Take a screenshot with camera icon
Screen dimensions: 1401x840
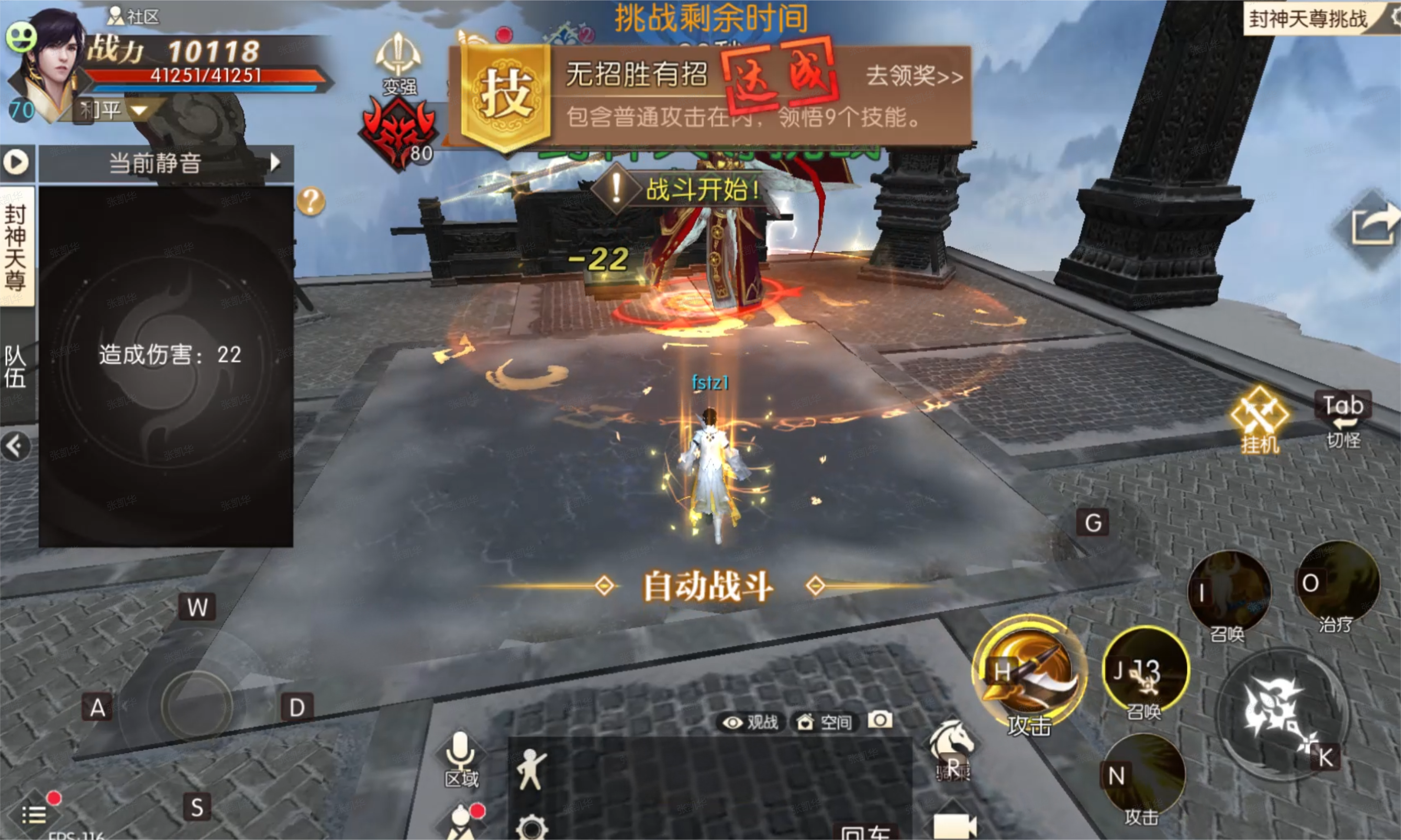click(880, 721)
